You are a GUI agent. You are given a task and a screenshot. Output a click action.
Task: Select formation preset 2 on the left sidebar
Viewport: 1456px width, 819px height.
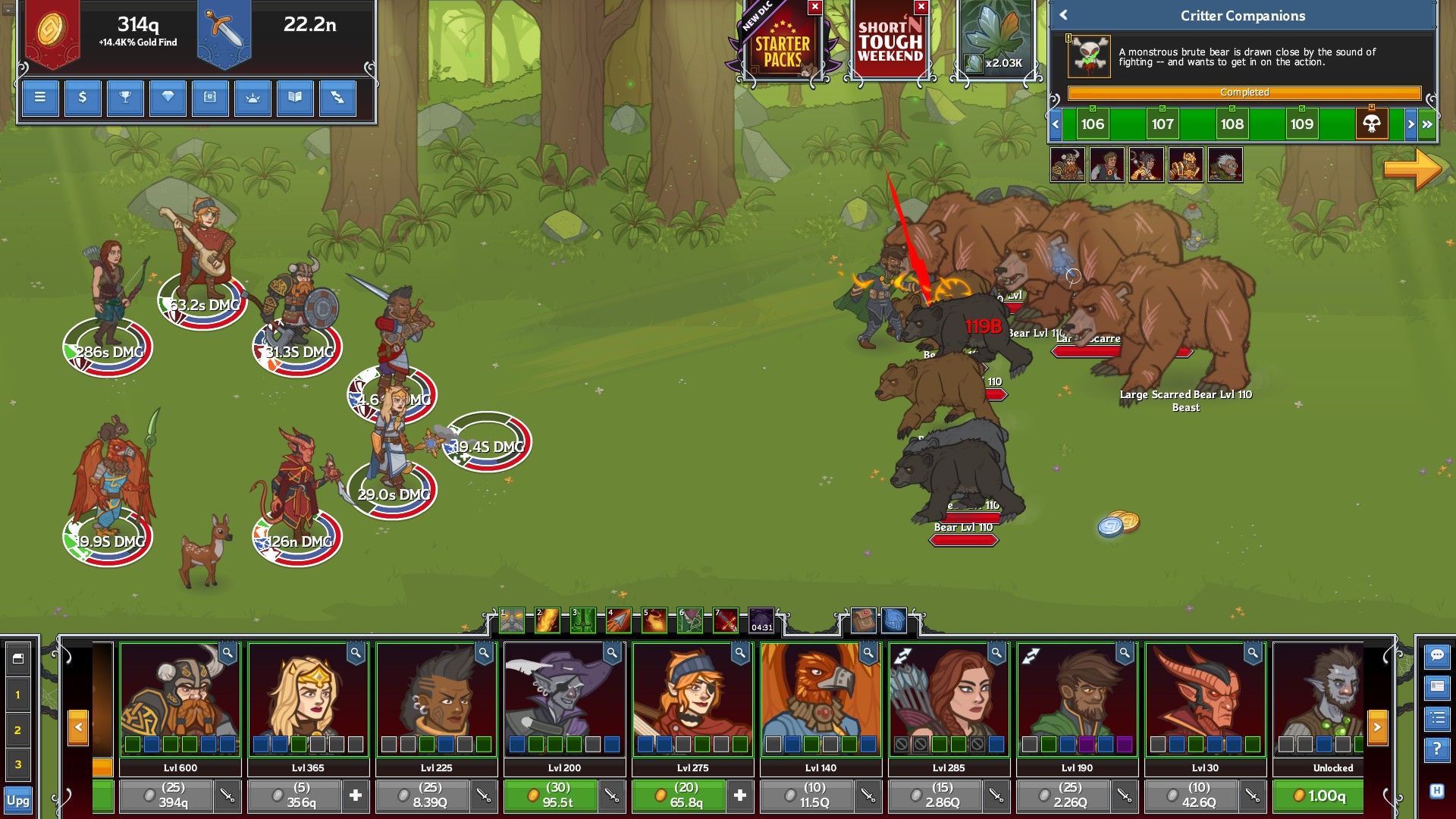[x=18, y=730]
